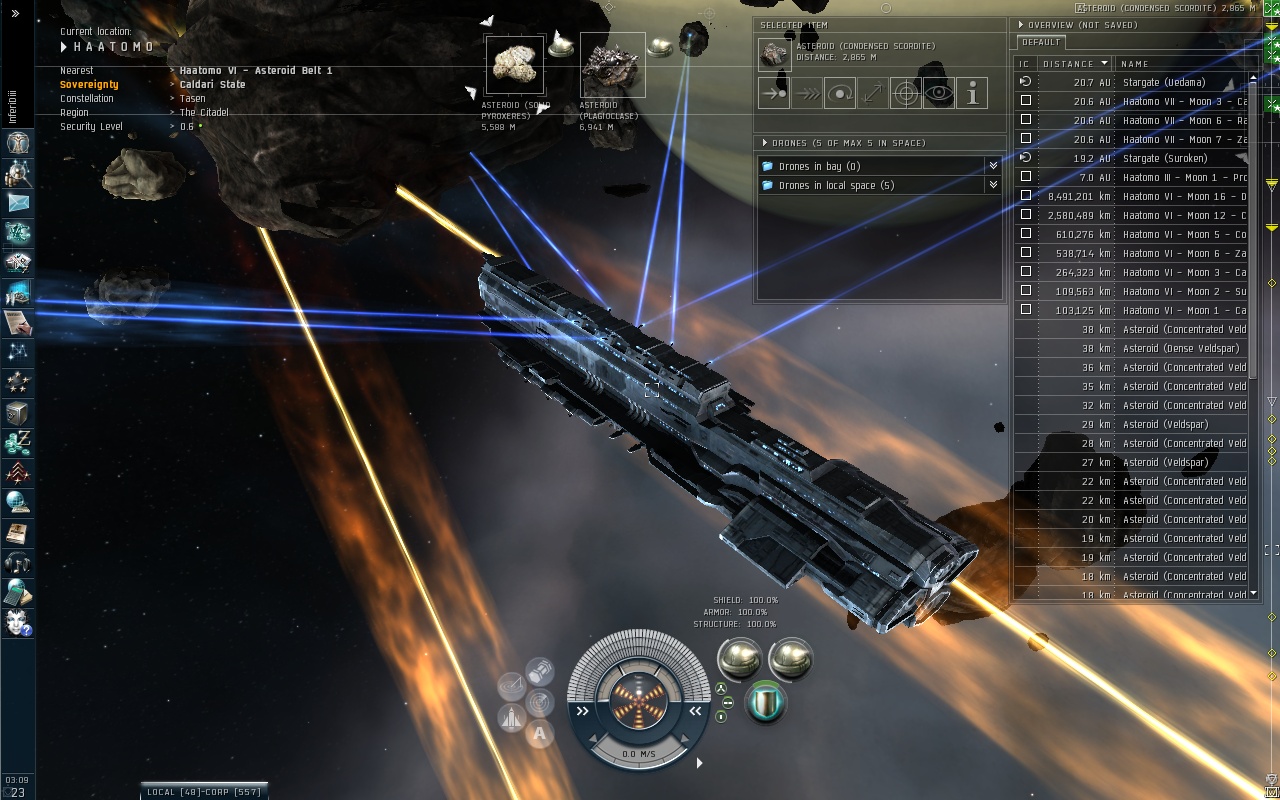Sort the overview by the Distance column
This screenshot has height=800, width=1280.
click(x=1075, y=64)
